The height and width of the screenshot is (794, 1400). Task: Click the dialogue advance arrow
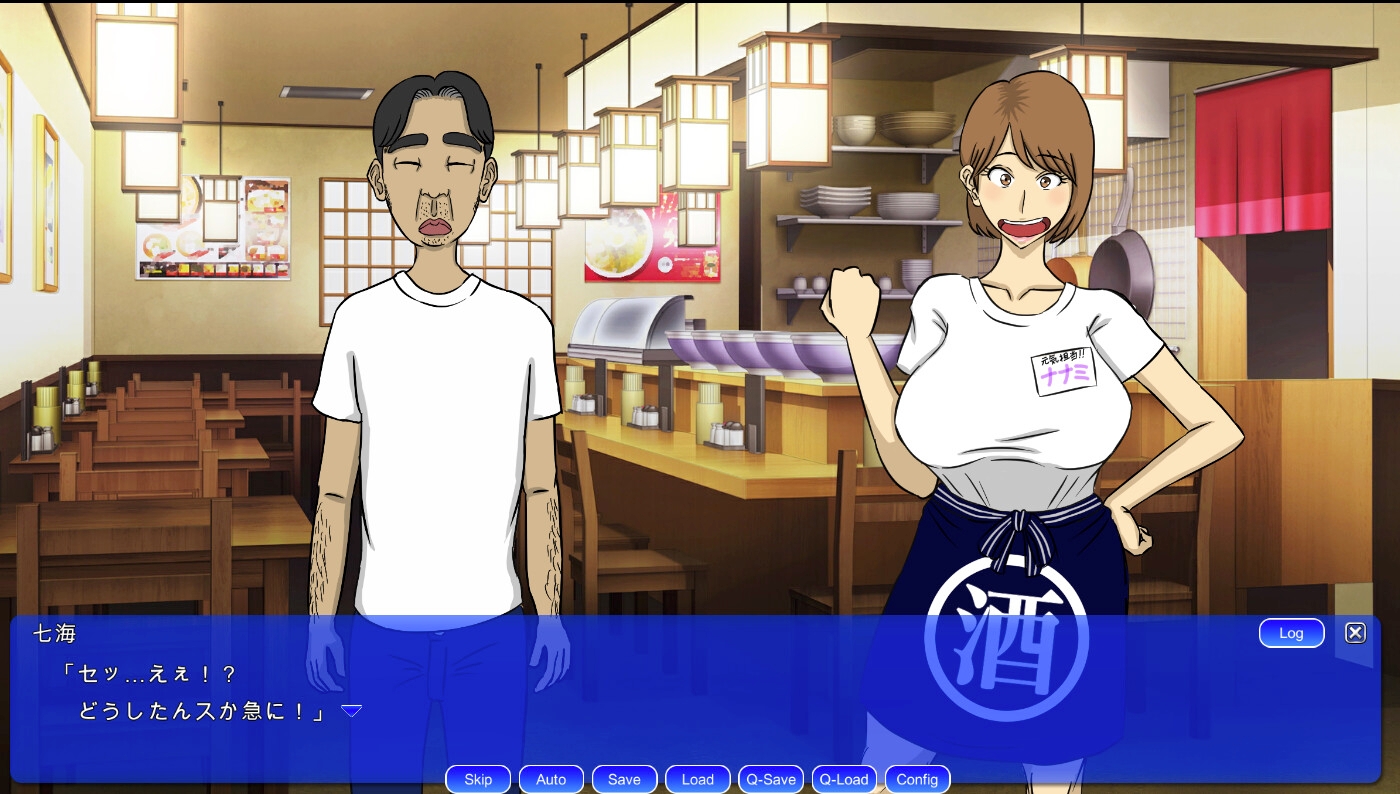click(x=351, y=711)
